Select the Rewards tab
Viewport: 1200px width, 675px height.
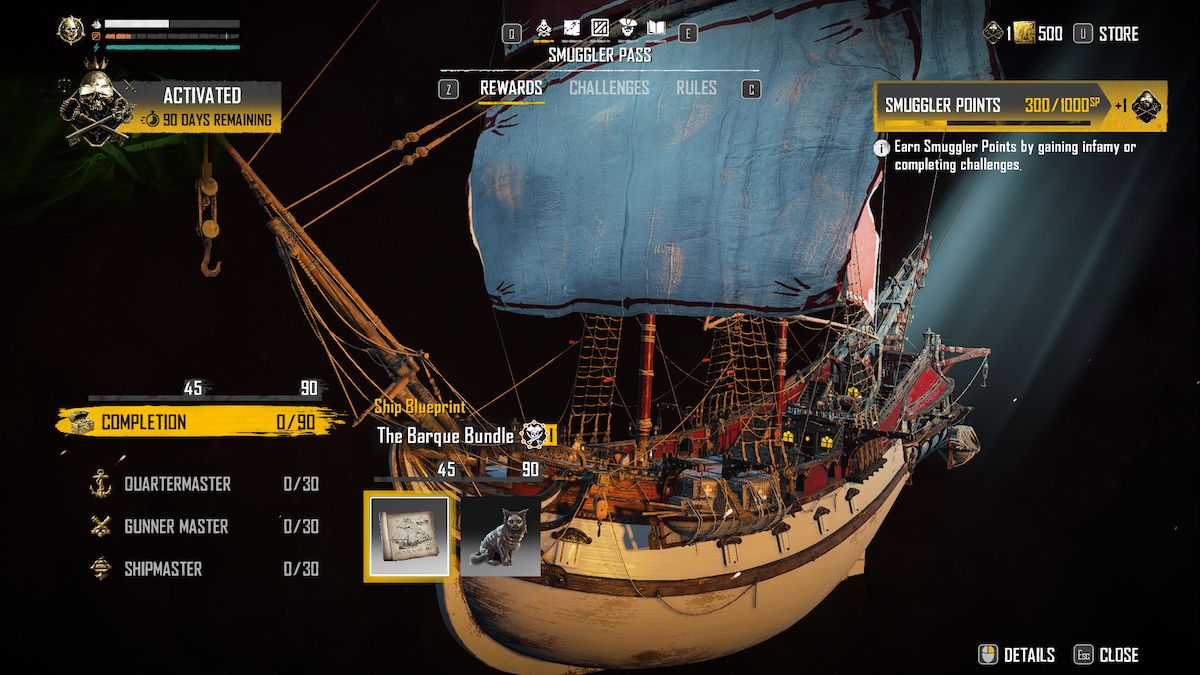511,88
